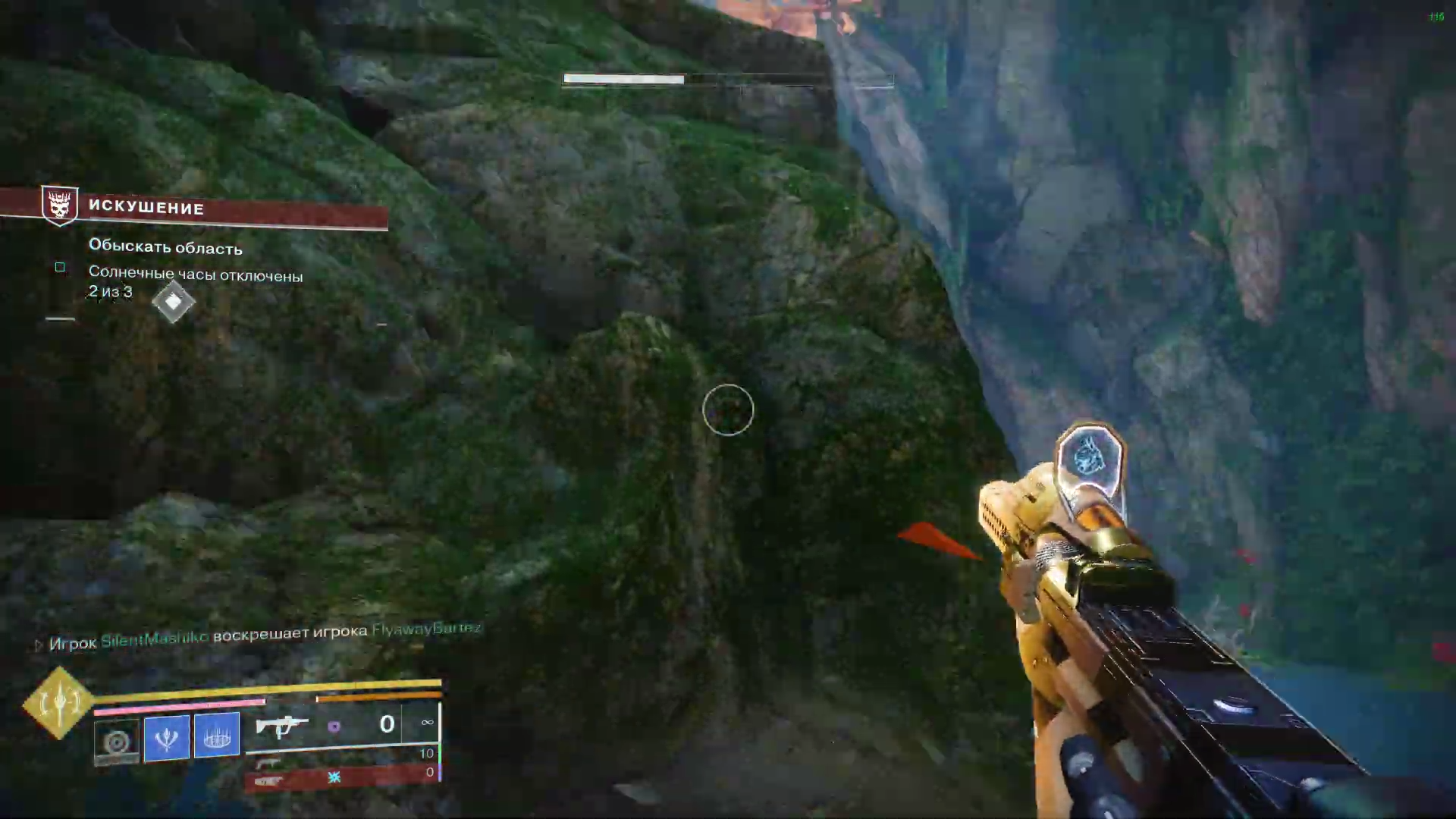Use the blue melee ability icon
1456x819 pixels.
point(167,736)
